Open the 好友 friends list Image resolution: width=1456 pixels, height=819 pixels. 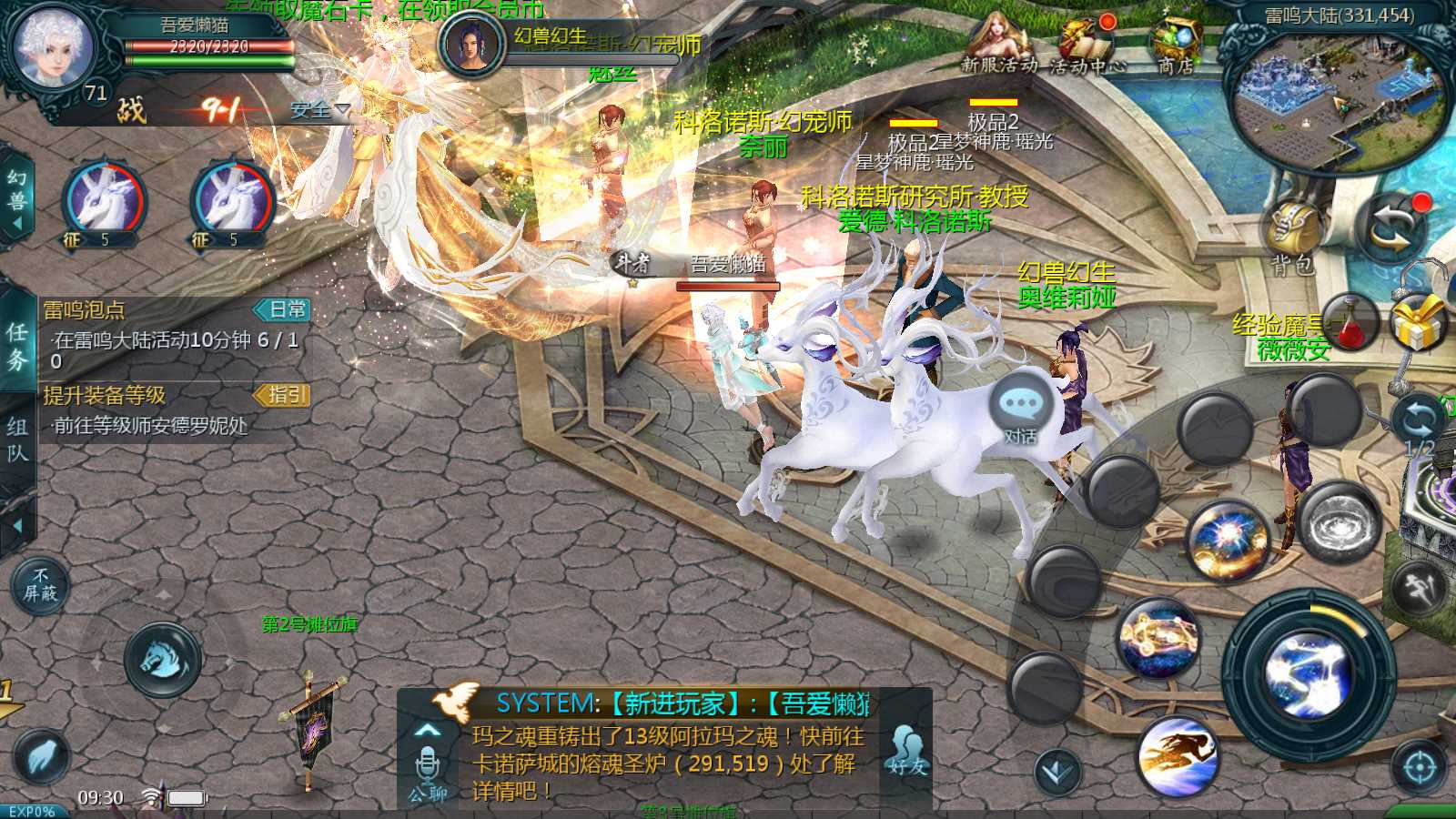[907, 752]
